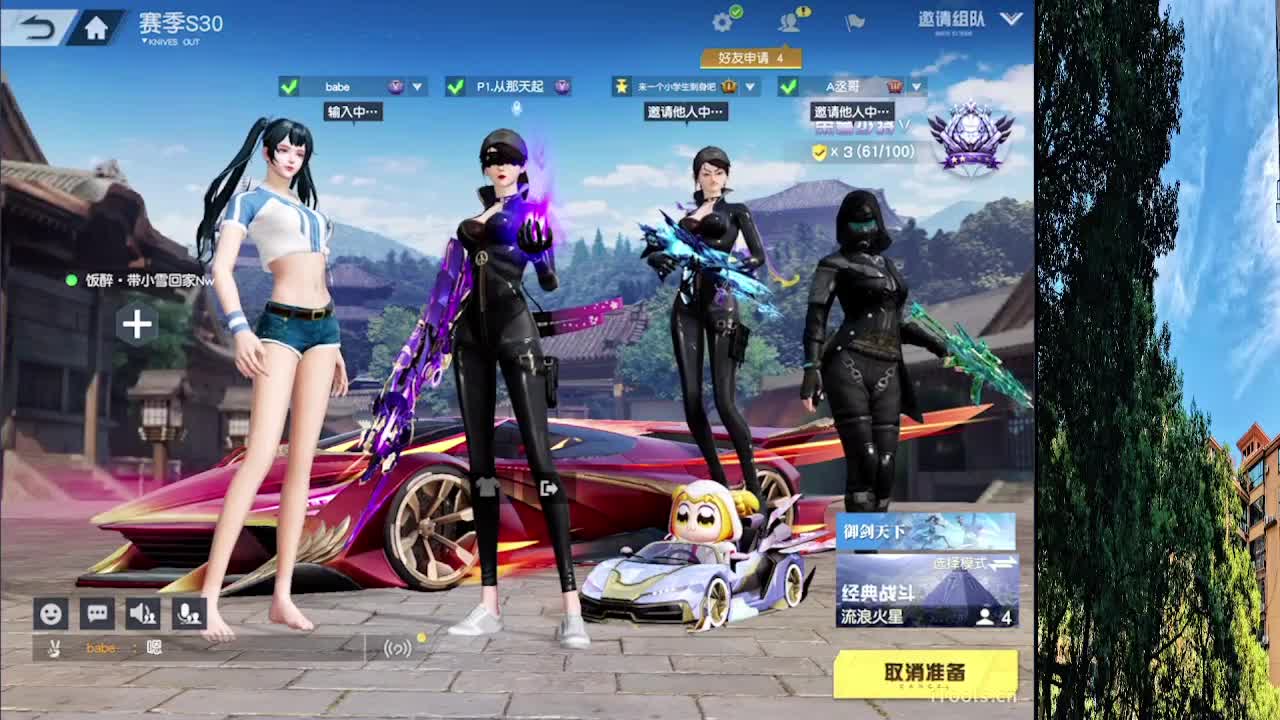The width and height of the screenshot is (1280, 720).
Task: Open the emoji panel at bottom left
Action: (50, 613)
